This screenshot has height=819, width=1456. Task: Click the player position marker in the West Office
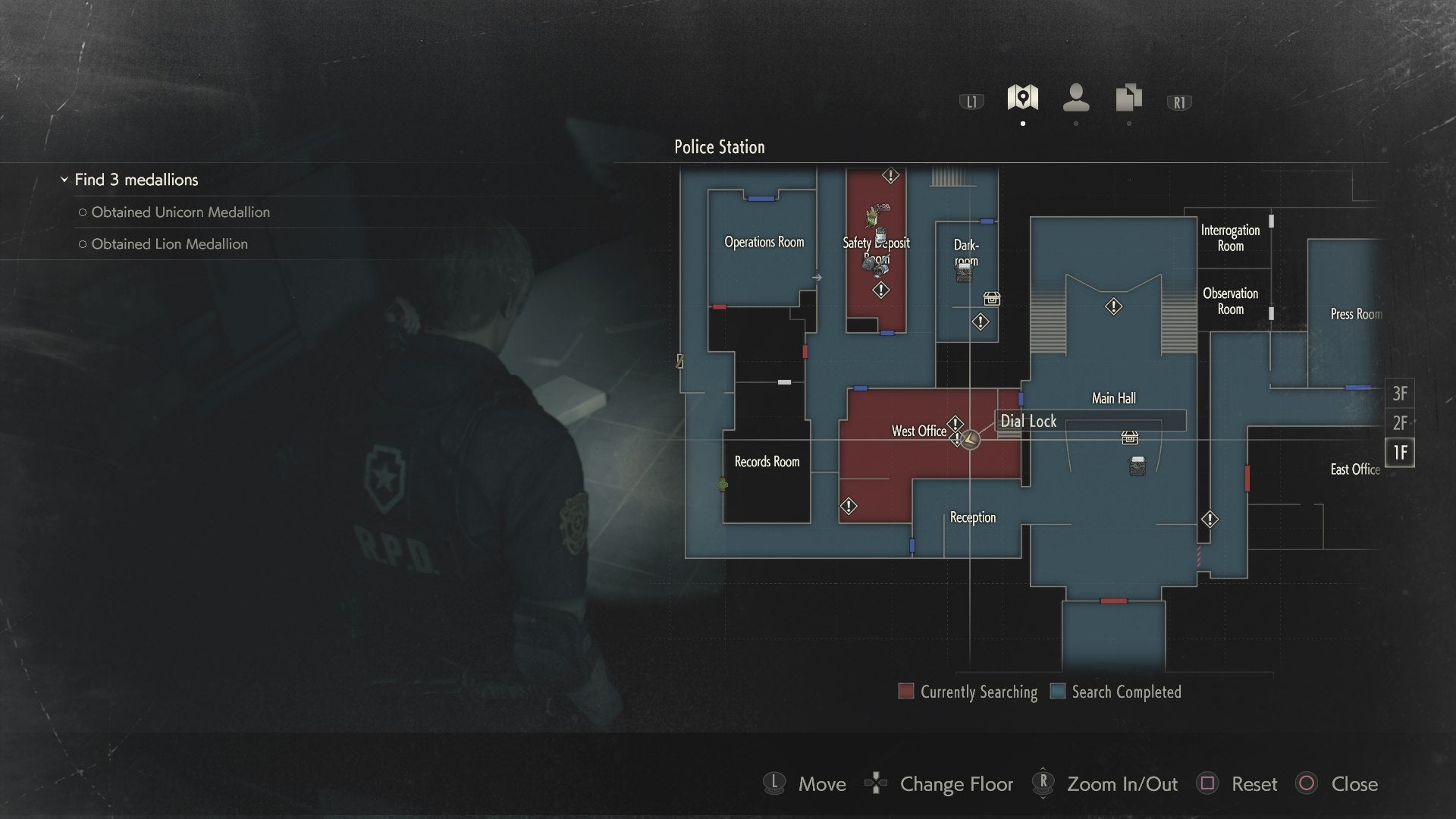[971, 438]
